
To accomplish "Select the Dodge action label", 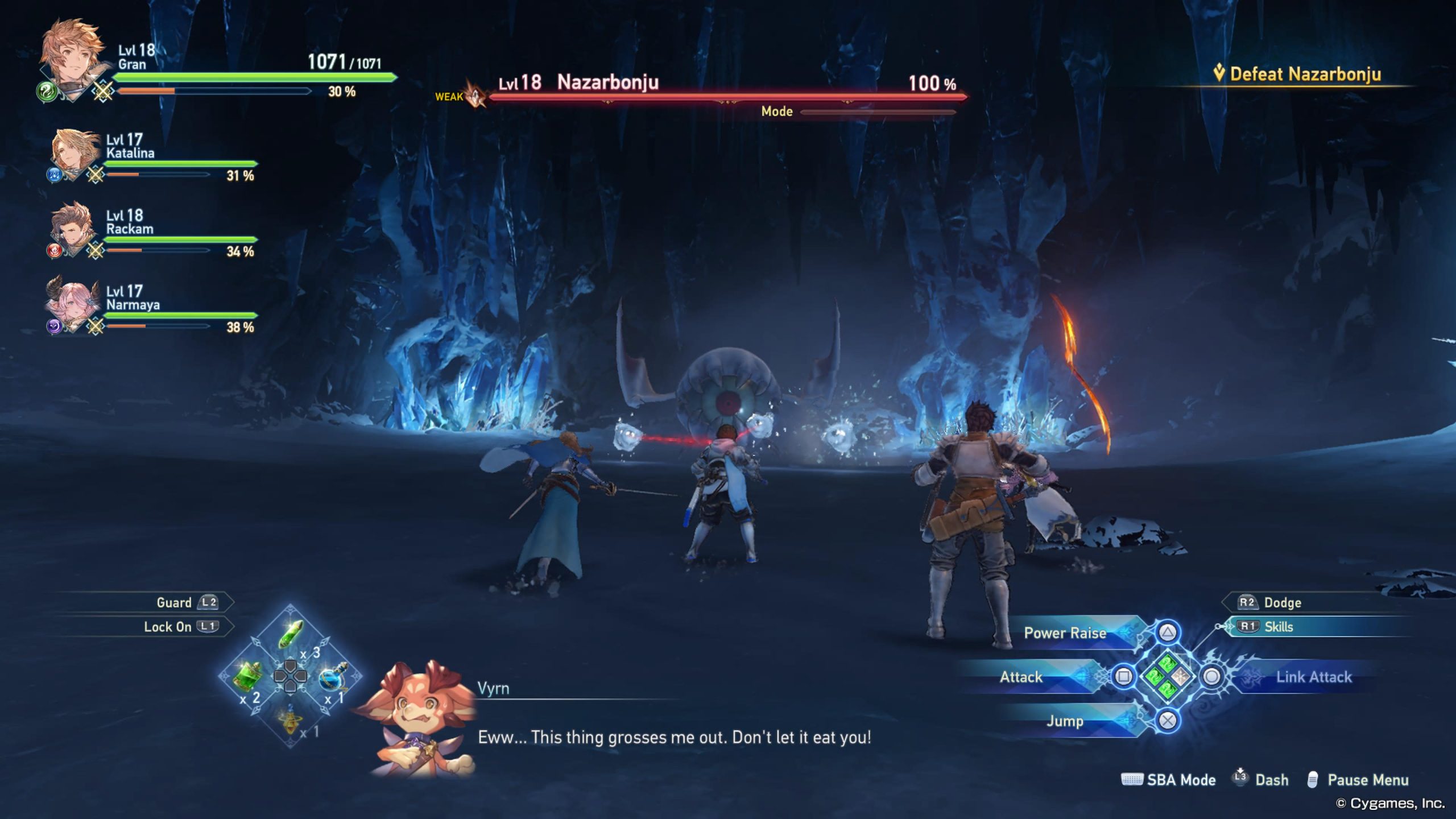I will (1282, 602).
